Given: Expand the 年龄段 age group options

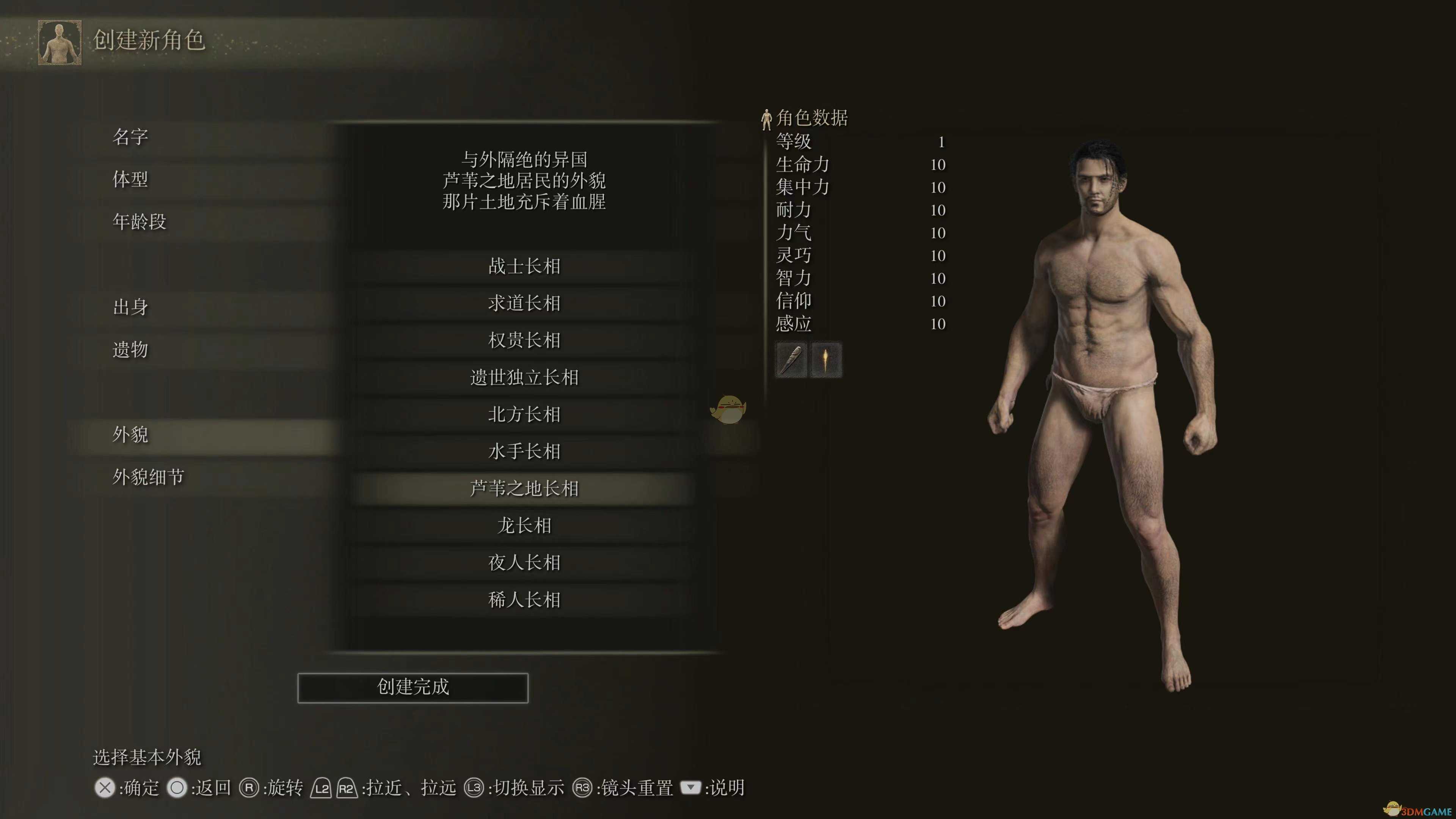Looking at the screenshot, I should (x=139, y=221).
